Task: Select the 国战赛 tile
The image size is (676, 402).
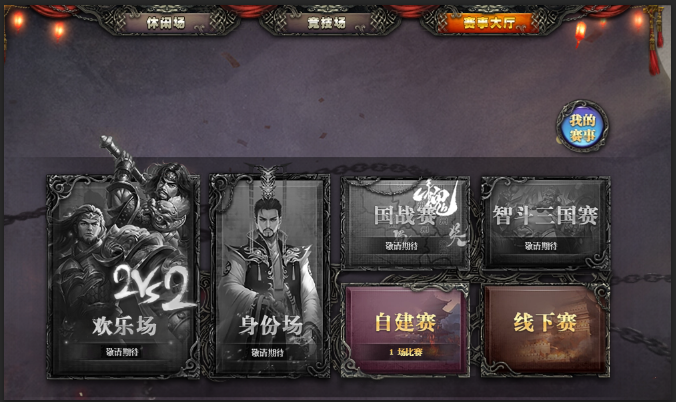Action: tap(405, 222)
